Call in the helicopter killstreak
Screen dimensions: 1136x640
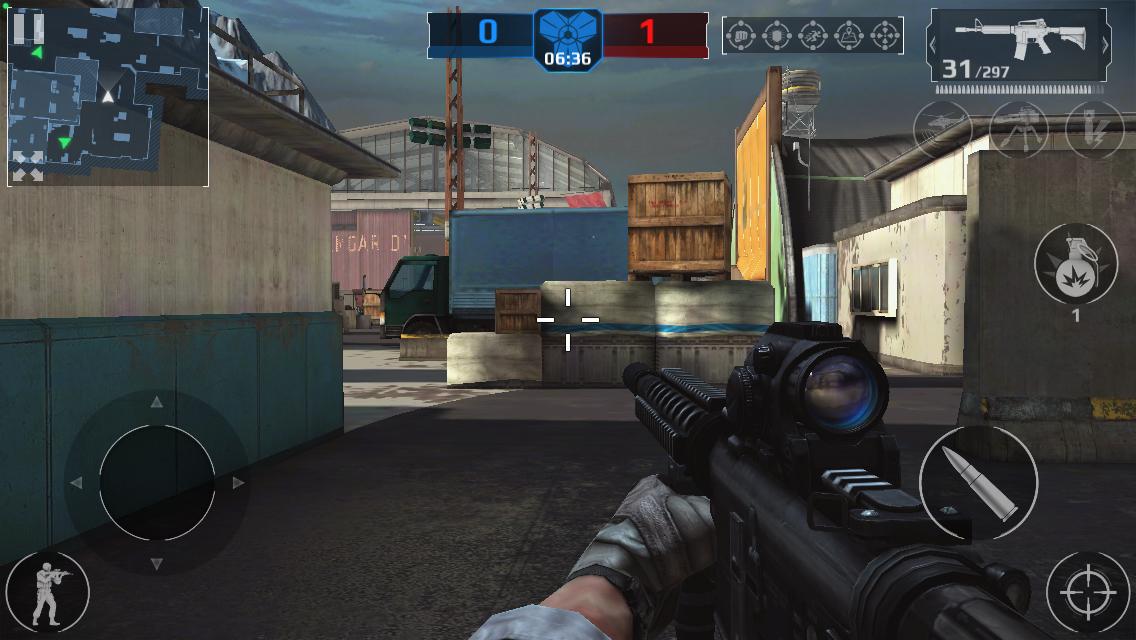pos(942,129)
